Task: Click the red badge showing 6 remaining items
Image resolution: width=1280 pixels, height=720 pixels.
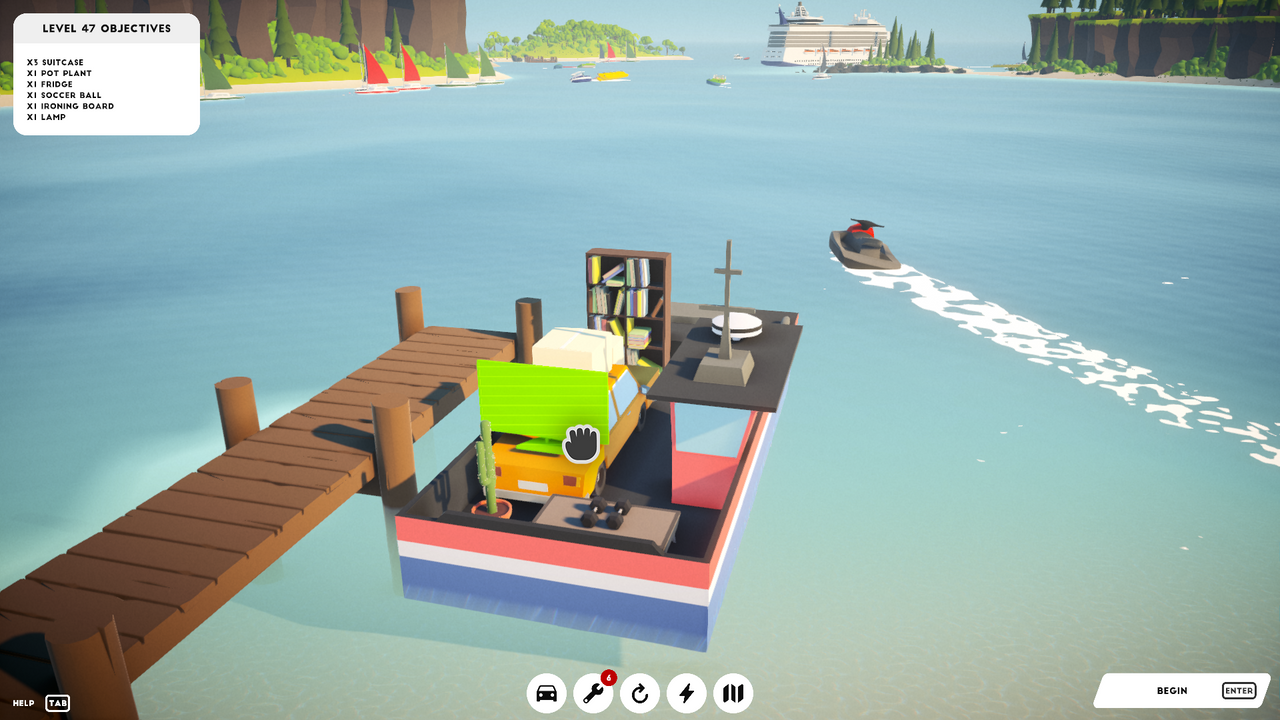Action: [x=607, y=676]
